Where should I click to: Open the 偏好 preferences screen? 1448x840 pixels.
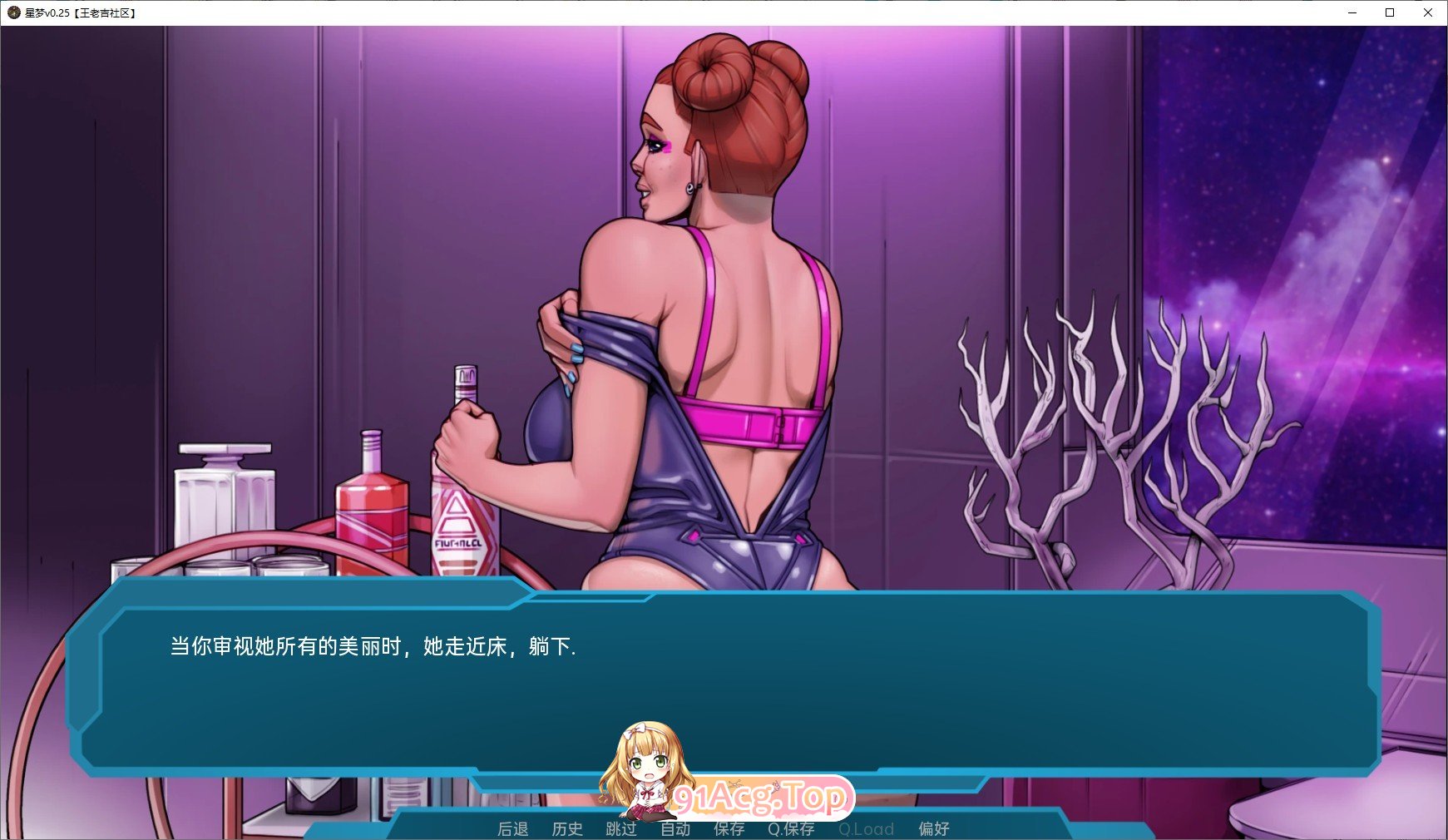[x=935, y=828]
